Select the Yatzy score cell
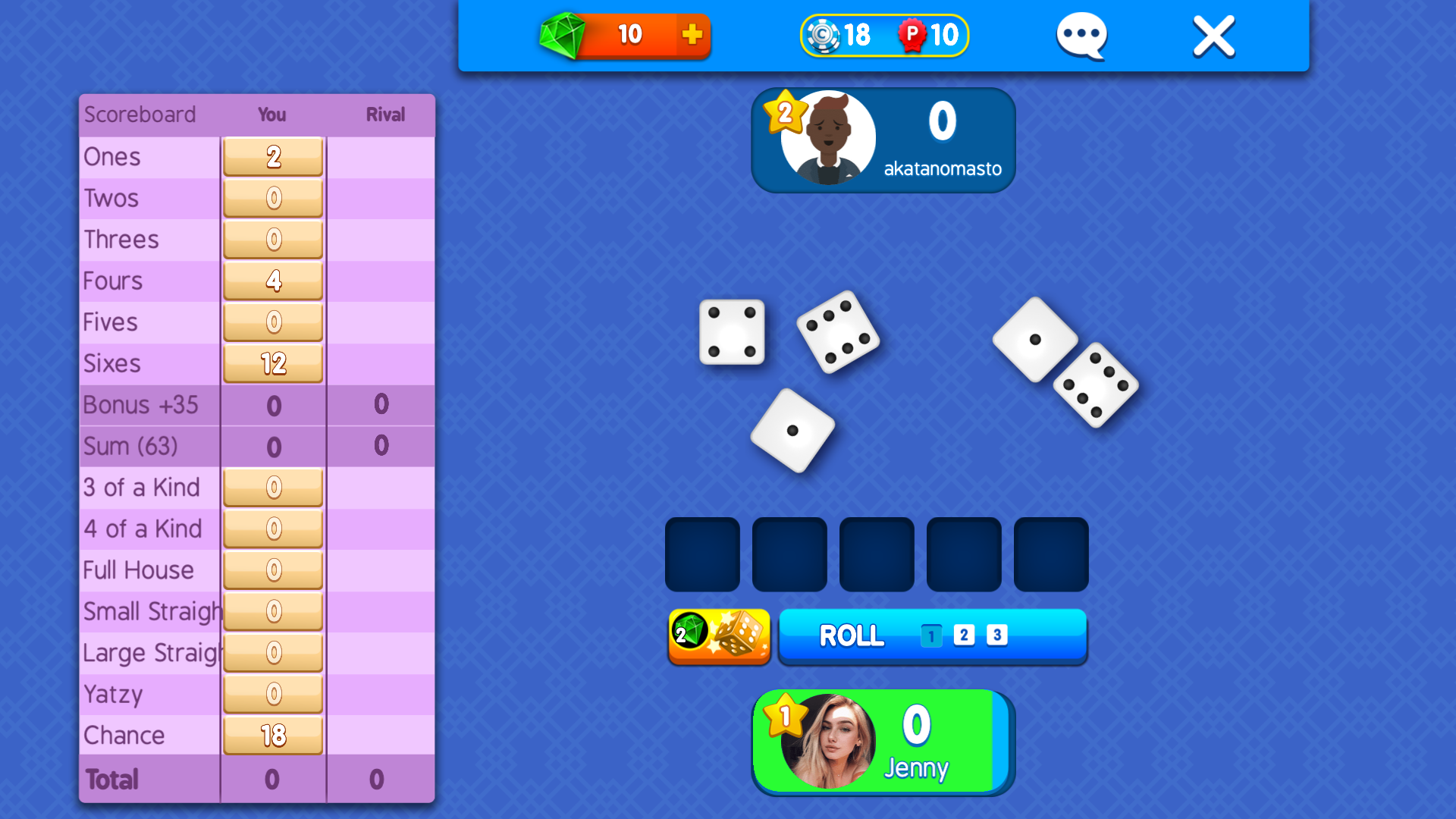 tap(272, 694)
